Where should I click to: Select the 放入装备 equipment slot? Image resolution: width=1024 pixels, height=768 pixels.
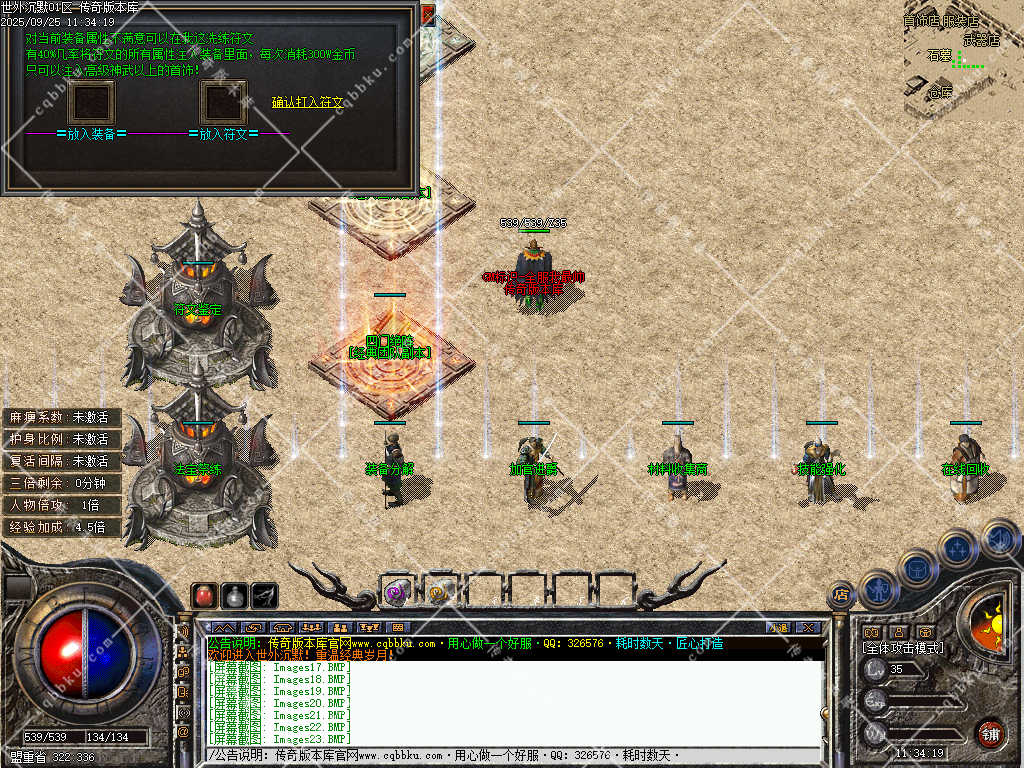point(91,103)
